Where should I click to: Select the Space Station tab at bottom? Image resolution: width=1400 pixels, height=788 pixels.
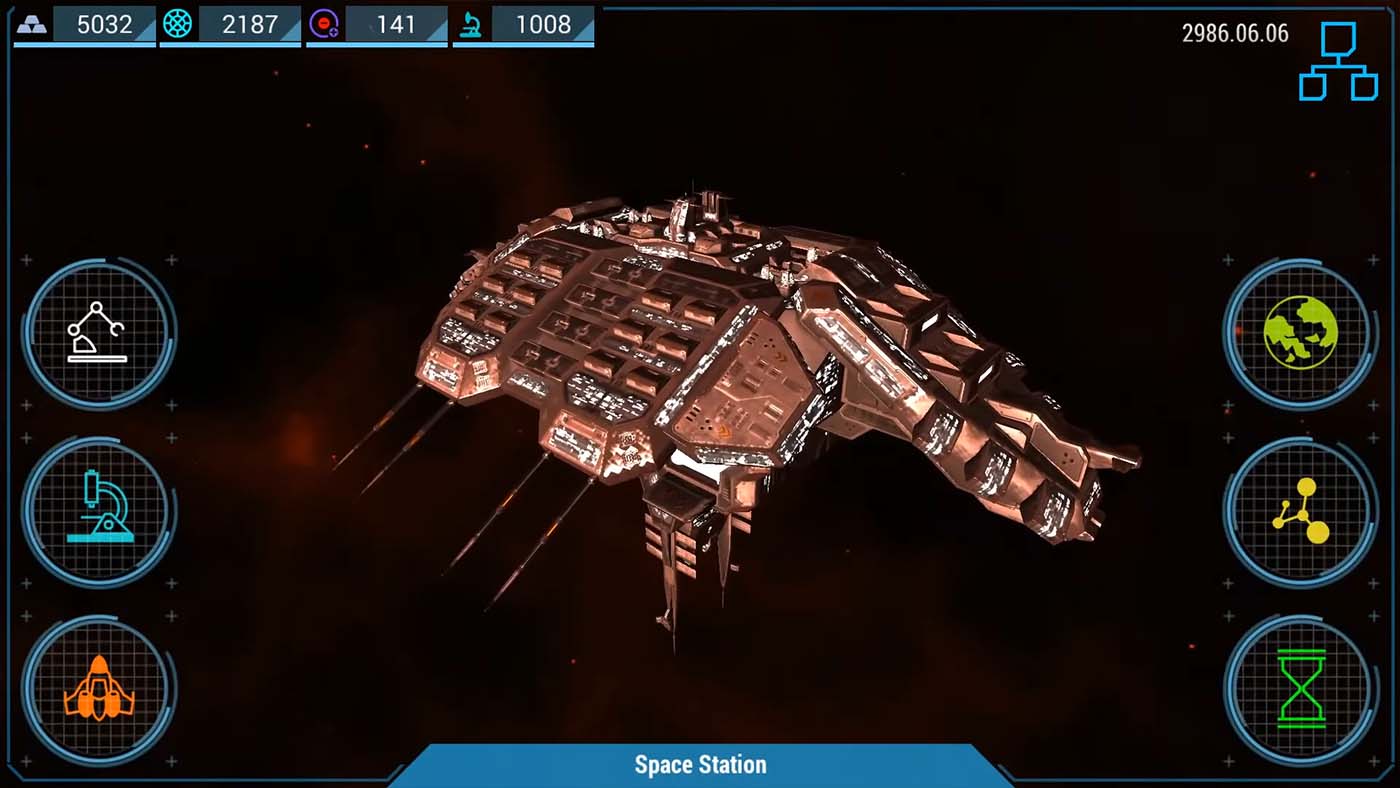coord(700,764)
